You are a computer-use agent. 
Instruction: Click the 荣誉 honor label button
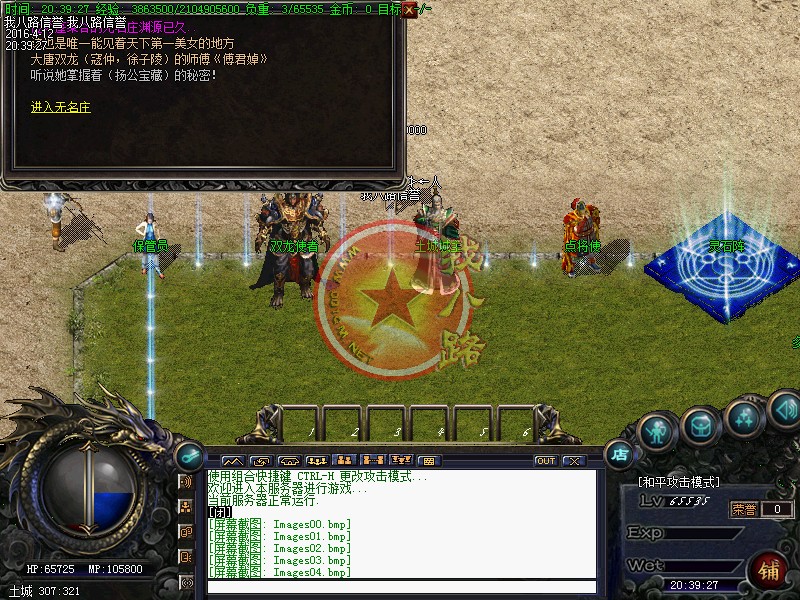[x=743, y=509]
